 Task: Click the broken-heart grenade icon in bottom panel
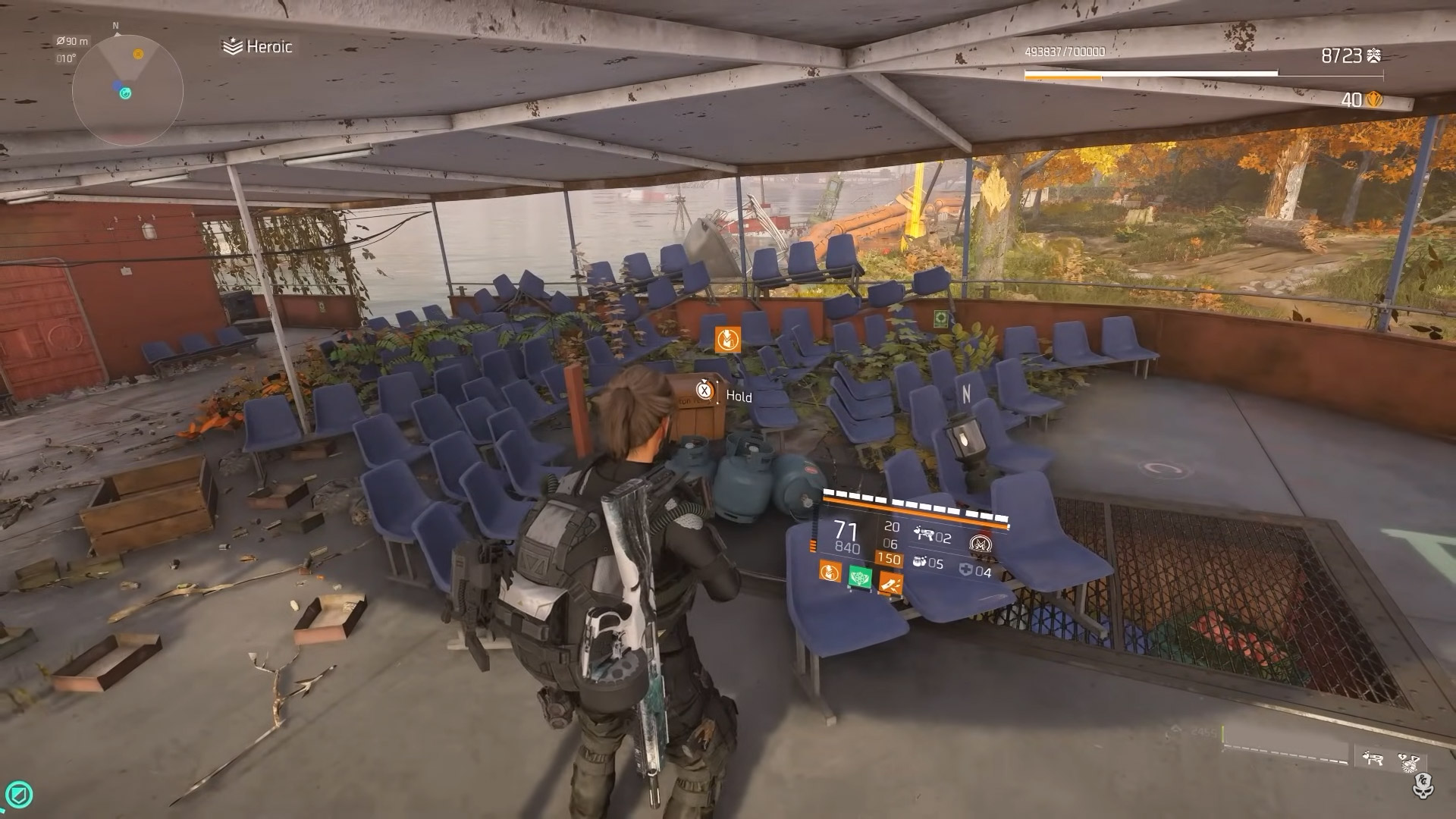[x=1410, y=763]
